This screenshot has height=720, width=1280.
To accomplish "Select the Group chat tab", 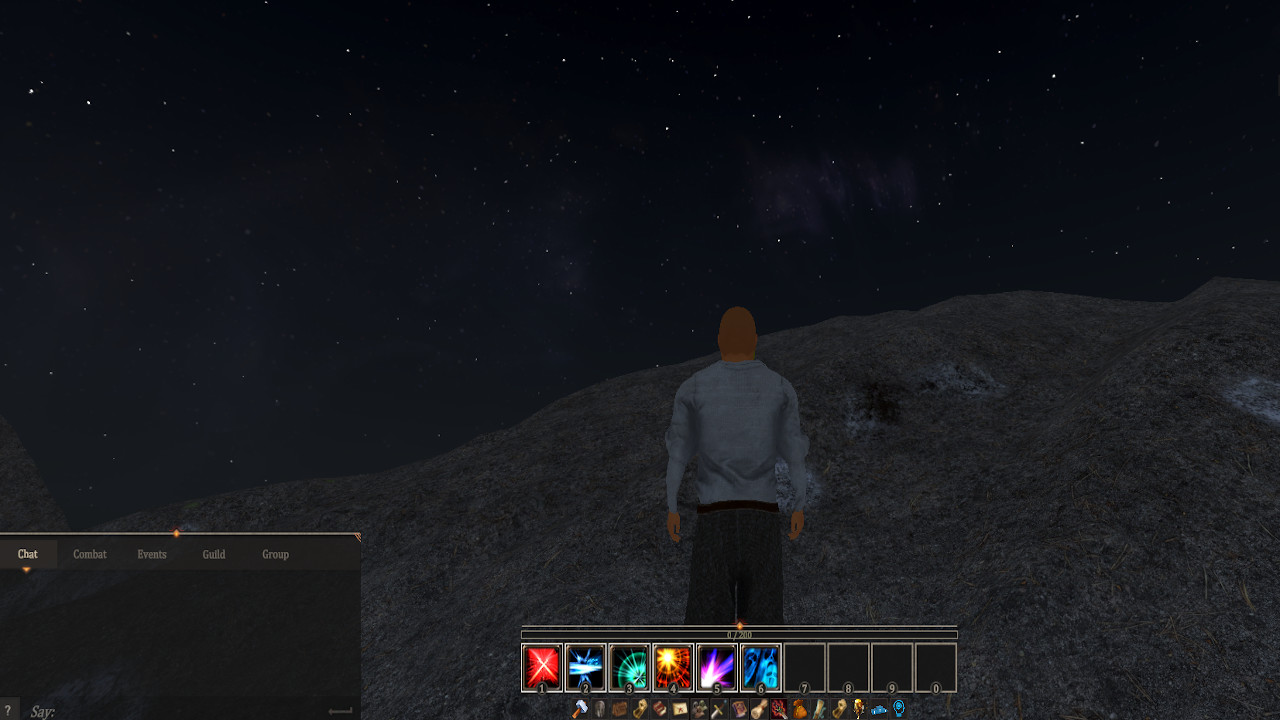I will pos(275,554).
